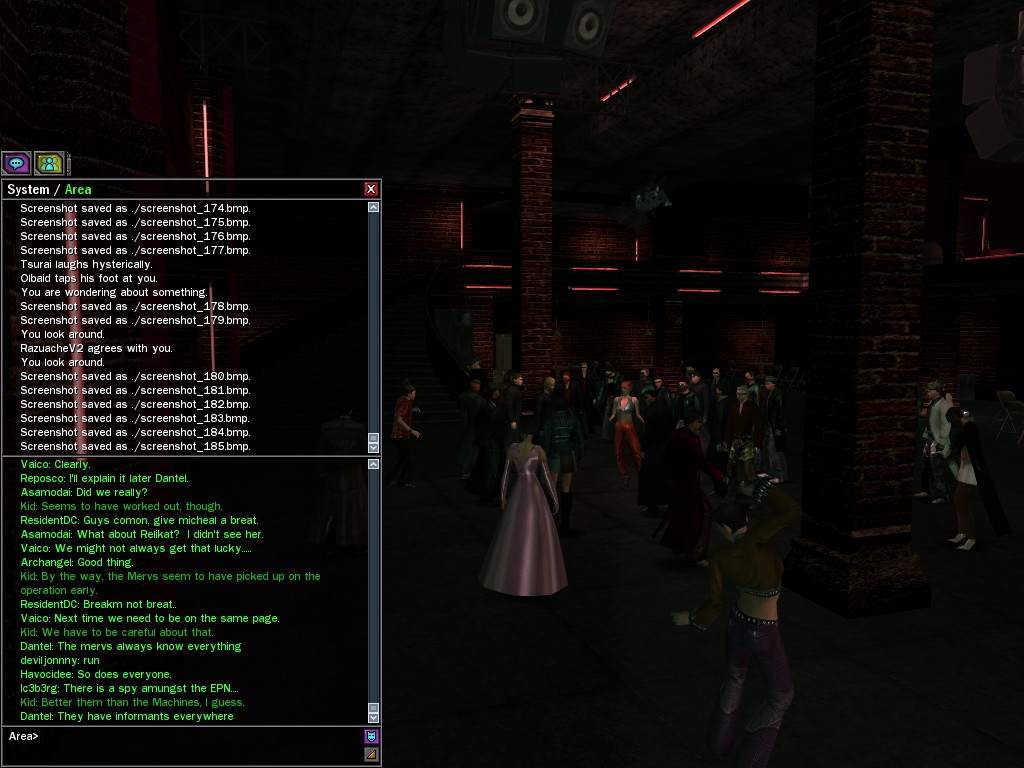Select the Area chat channel label
Screen dimensions: 1024x768
pyautogui.click(x=78, y=189)
